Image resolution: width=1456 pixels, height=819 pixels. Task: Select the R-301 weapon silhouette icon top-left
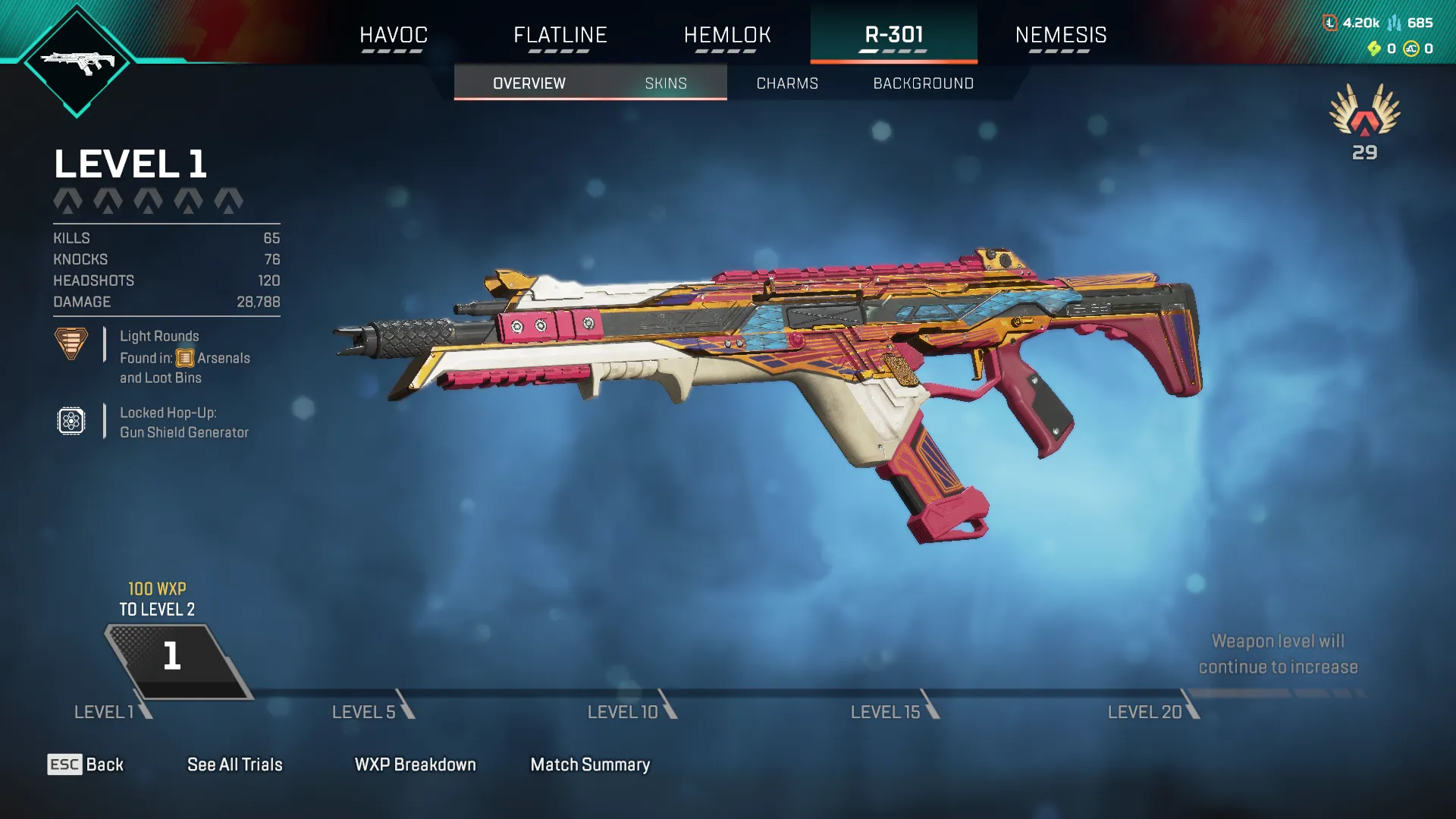77,64
